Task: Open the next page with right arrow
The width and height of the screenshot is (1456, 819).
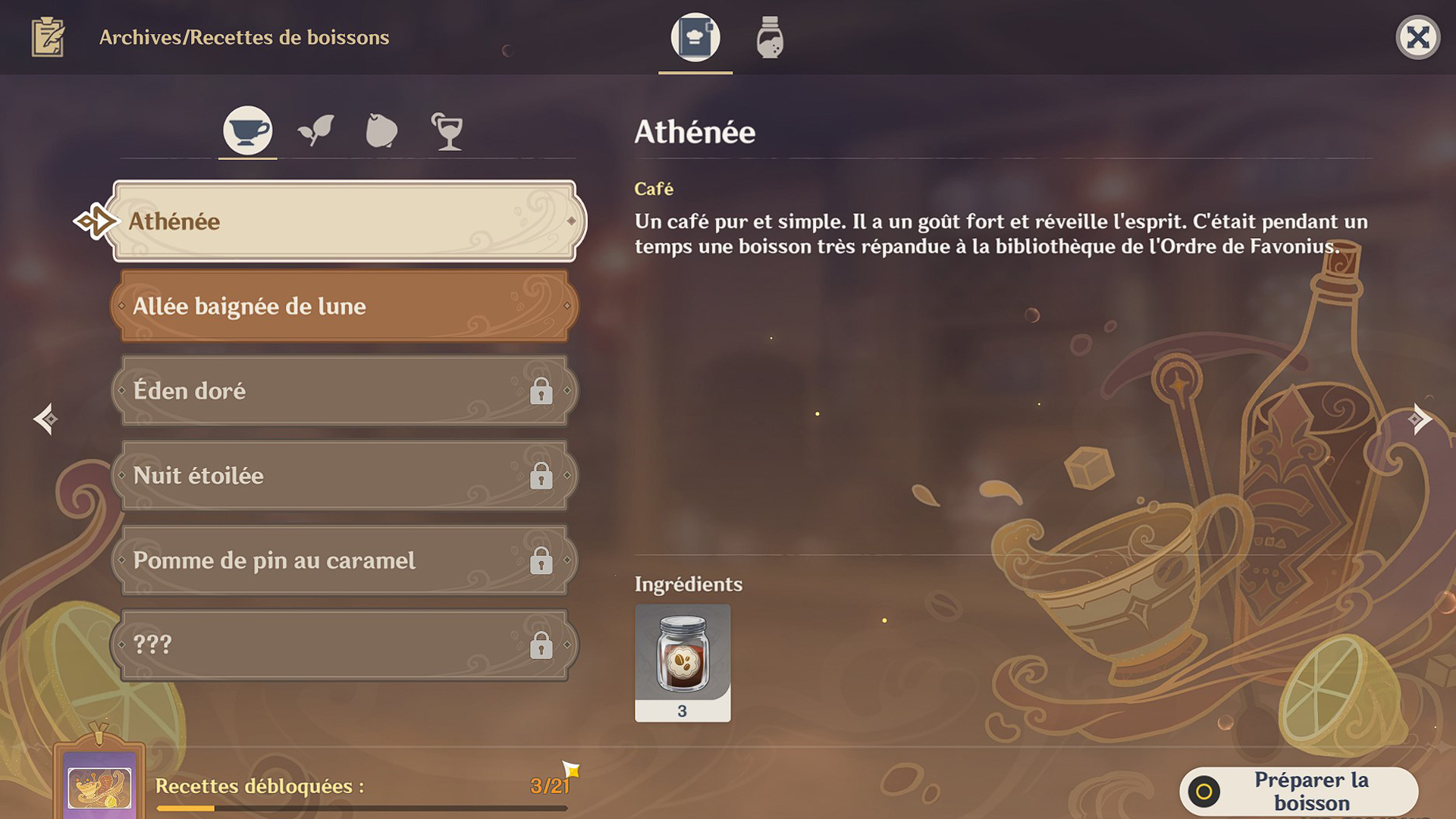Action: tap(1420, 418)
